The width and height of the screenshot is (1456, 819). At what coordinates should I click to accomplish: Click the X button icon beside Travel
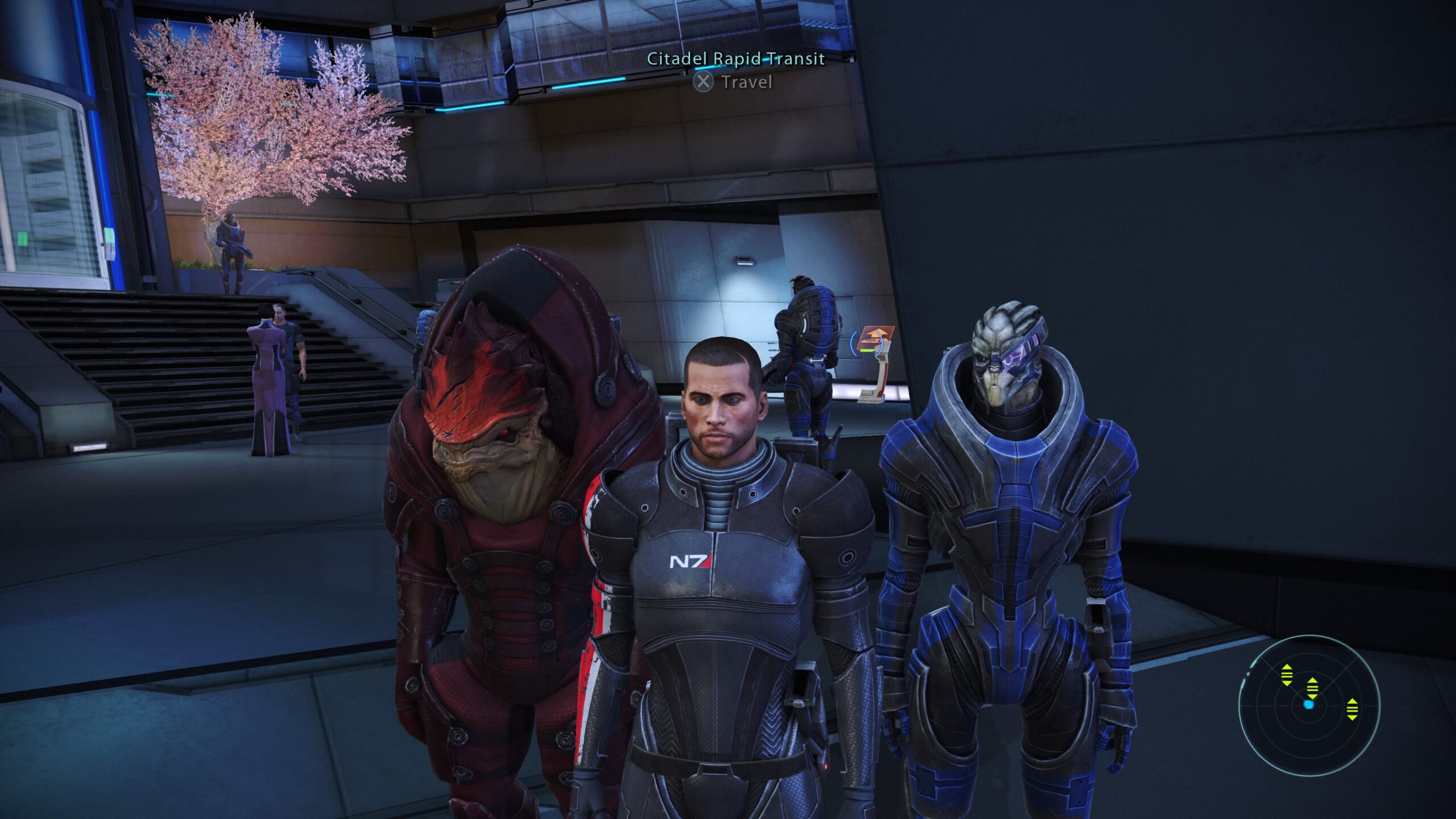704,83
